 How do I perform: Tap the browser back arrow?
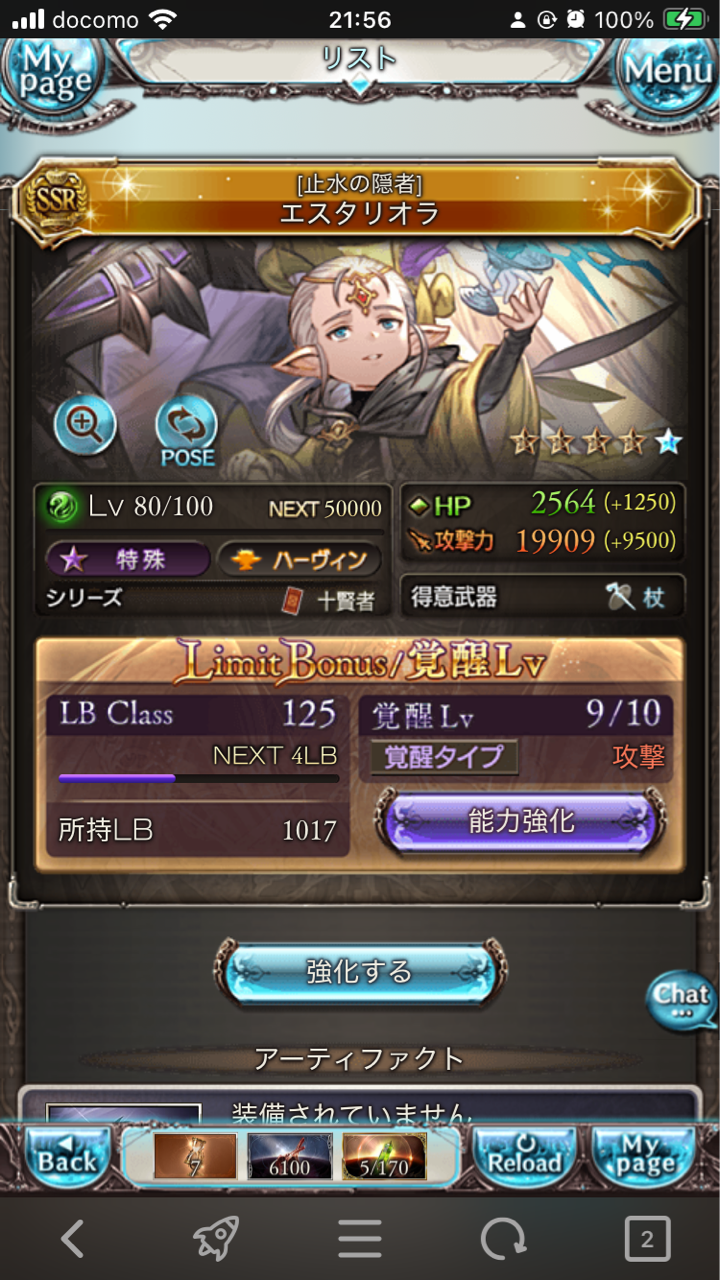[72, 1240]
